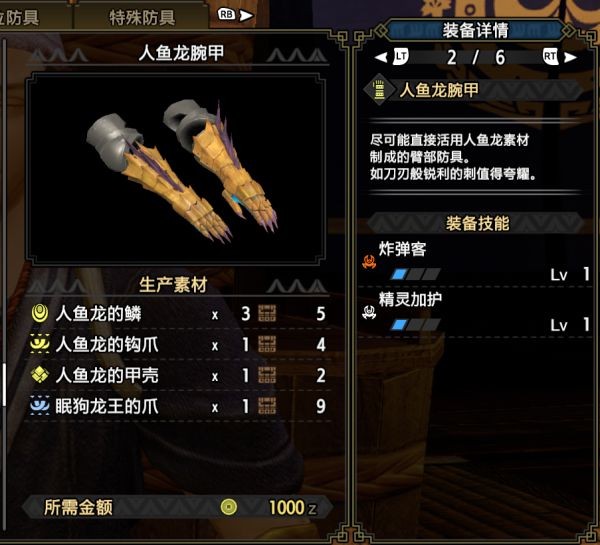This screenshot has height=545, width=600.
Task: Open the 装备详情 panel header
Action: (476, 31)
